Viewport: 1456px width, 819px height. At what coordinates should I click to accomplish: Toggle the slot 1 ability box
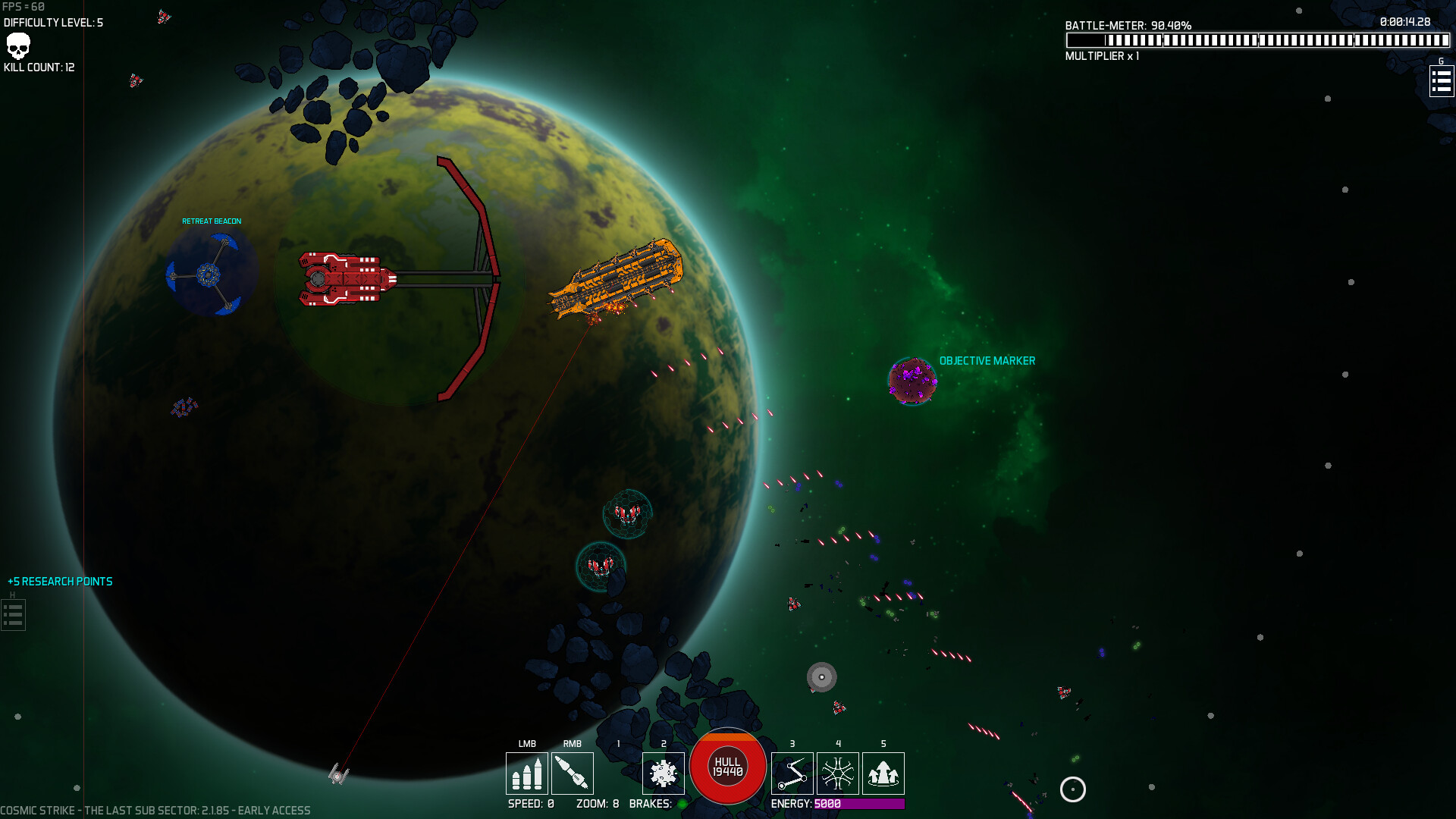click(618, 773)
